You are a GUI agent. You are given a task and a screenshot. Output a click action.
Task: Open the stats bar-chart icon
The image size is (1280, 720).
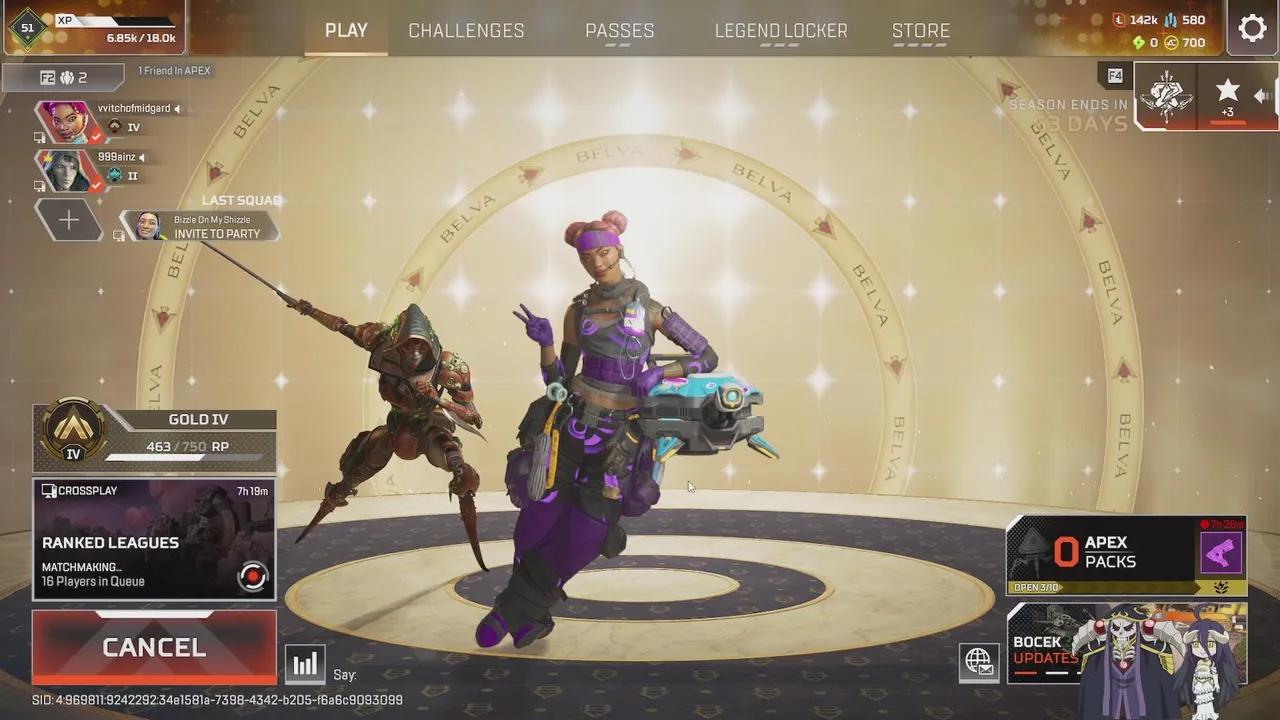click(x=305, y=664)
